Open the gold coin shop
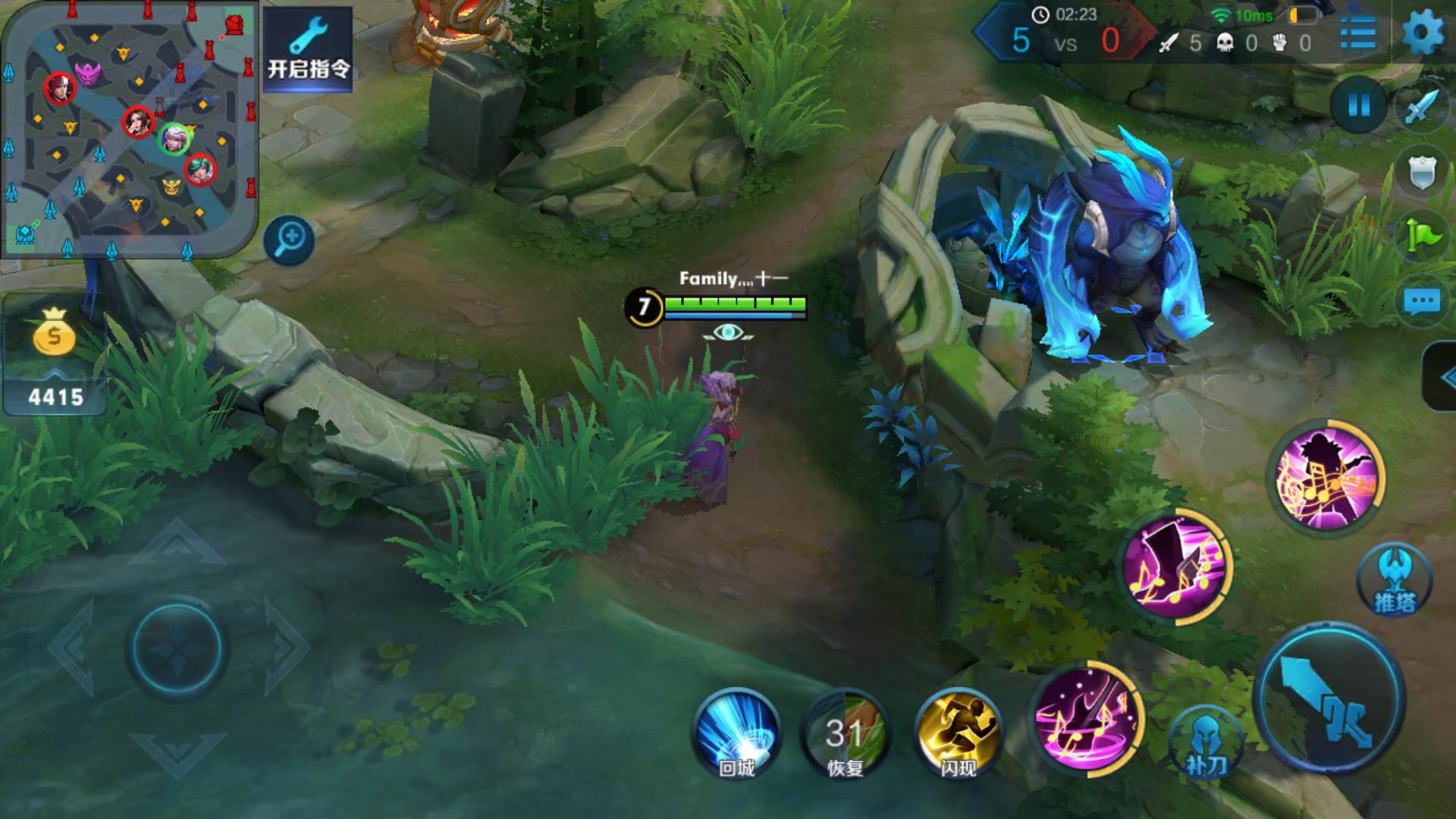1456x819 pixels. (x=55, y=354)
